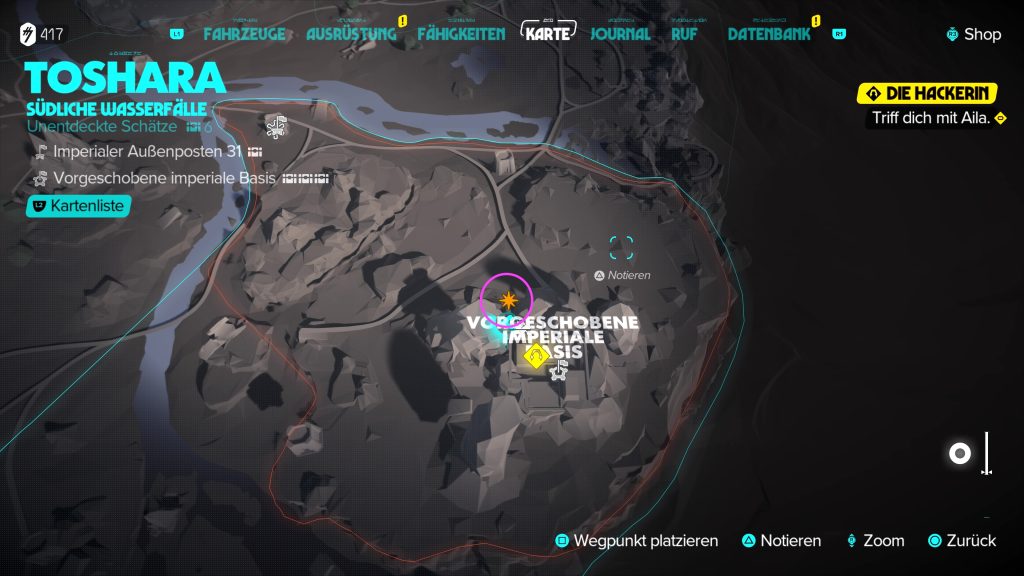The width and height of the screenshot is (1024, 576).
Task: Switch to the Fahrzeuge tab
Action: [x=244, y=34]
